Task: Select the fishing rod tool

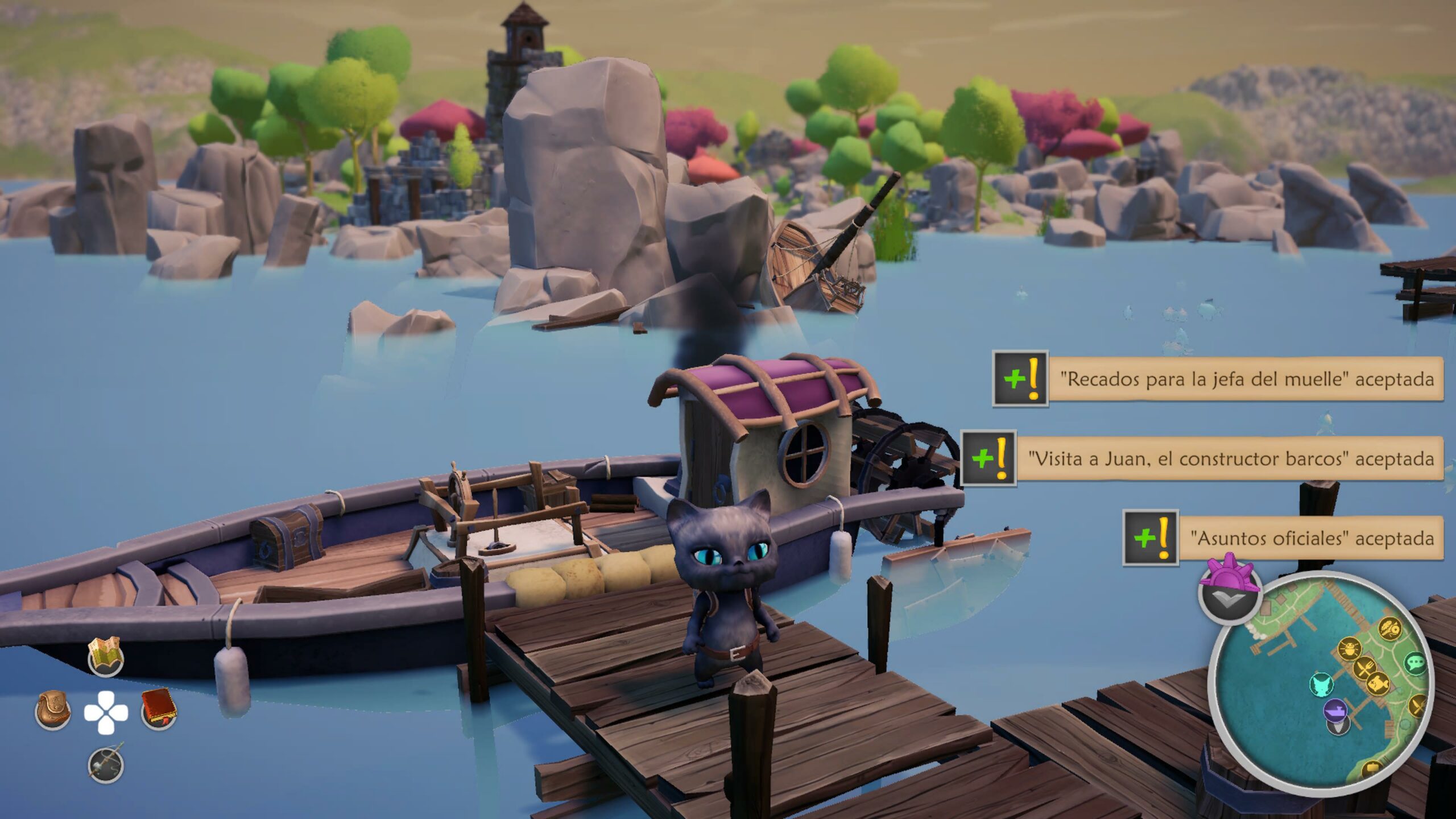Action: [x=106, y=764]
